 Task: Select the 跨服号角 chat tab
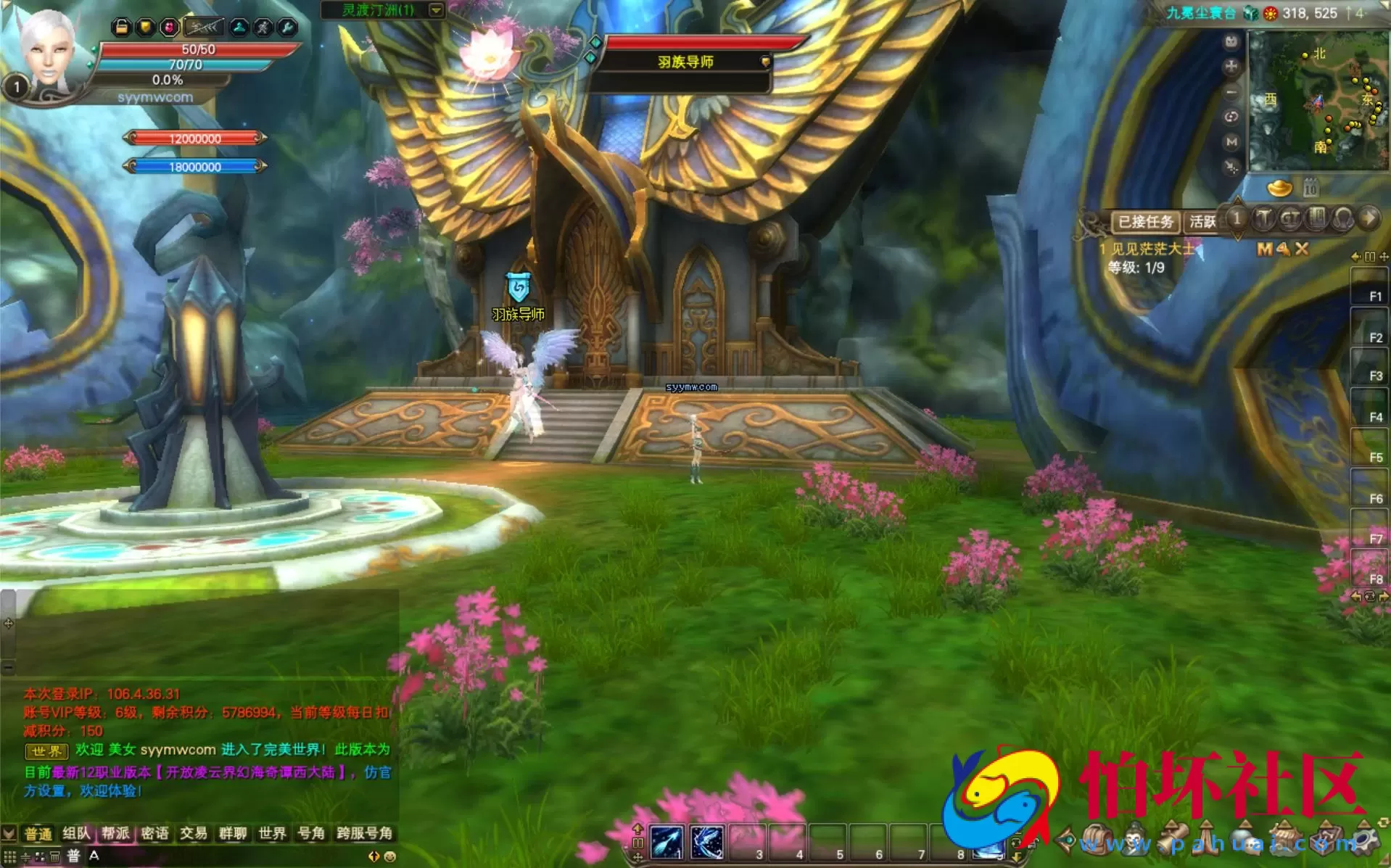[x=364, y=834]
